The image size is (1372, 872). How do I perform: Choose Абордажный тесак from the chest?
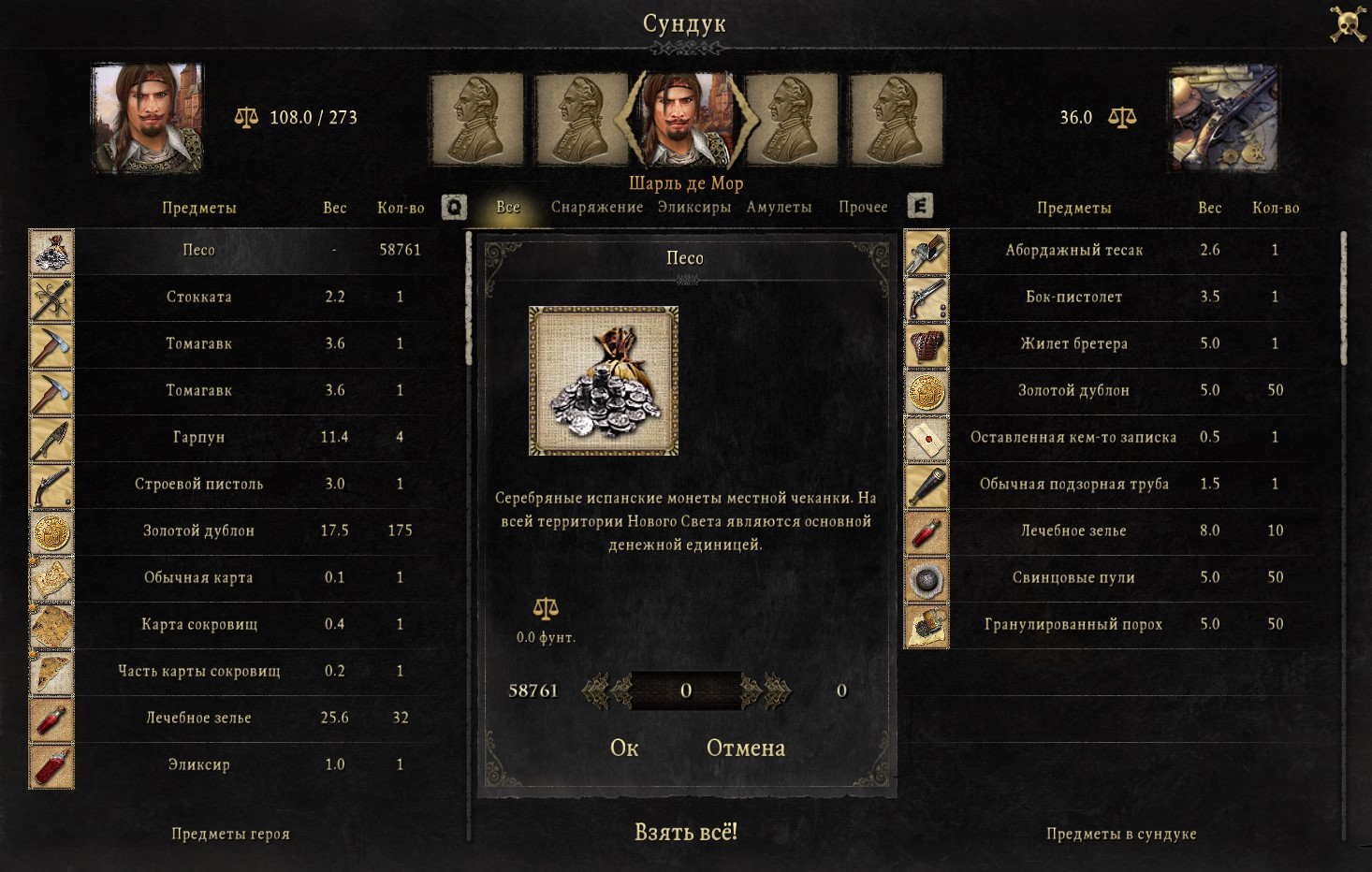[1073, 250]
